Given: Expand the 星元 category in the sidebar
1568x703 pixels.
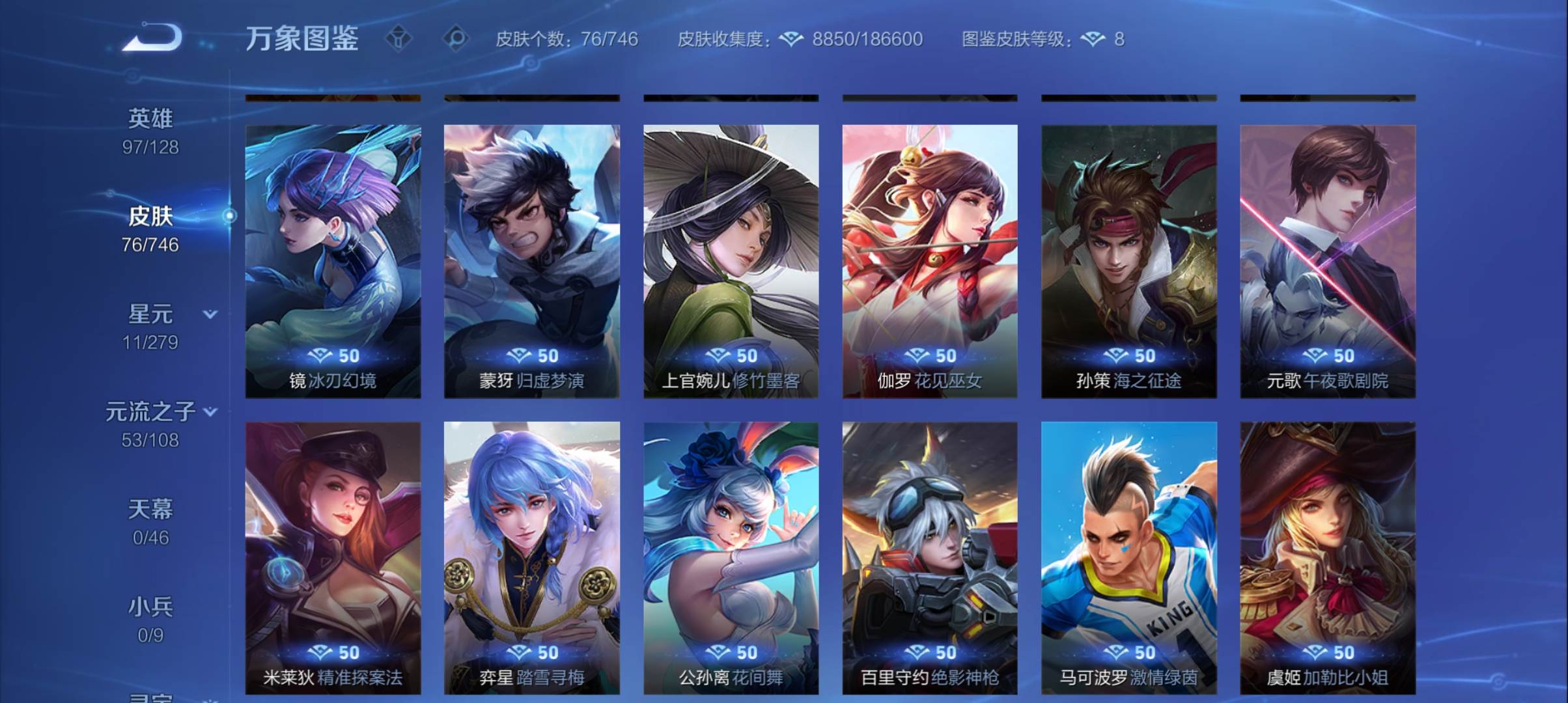Looking at the screenshot, I should click(210, 314).
